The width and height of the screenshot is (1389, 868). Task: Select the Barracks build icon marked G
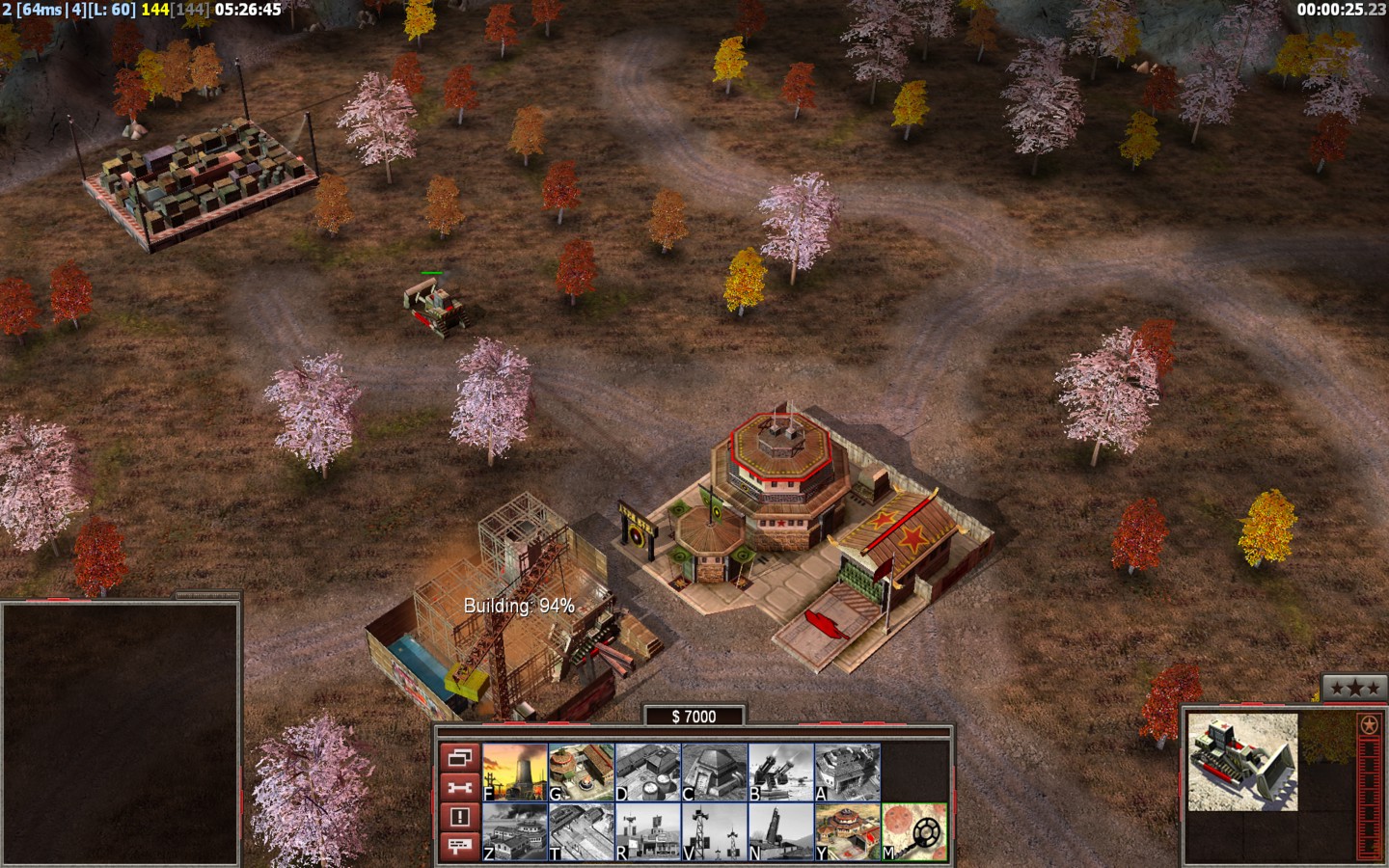(x=582, y=772)
